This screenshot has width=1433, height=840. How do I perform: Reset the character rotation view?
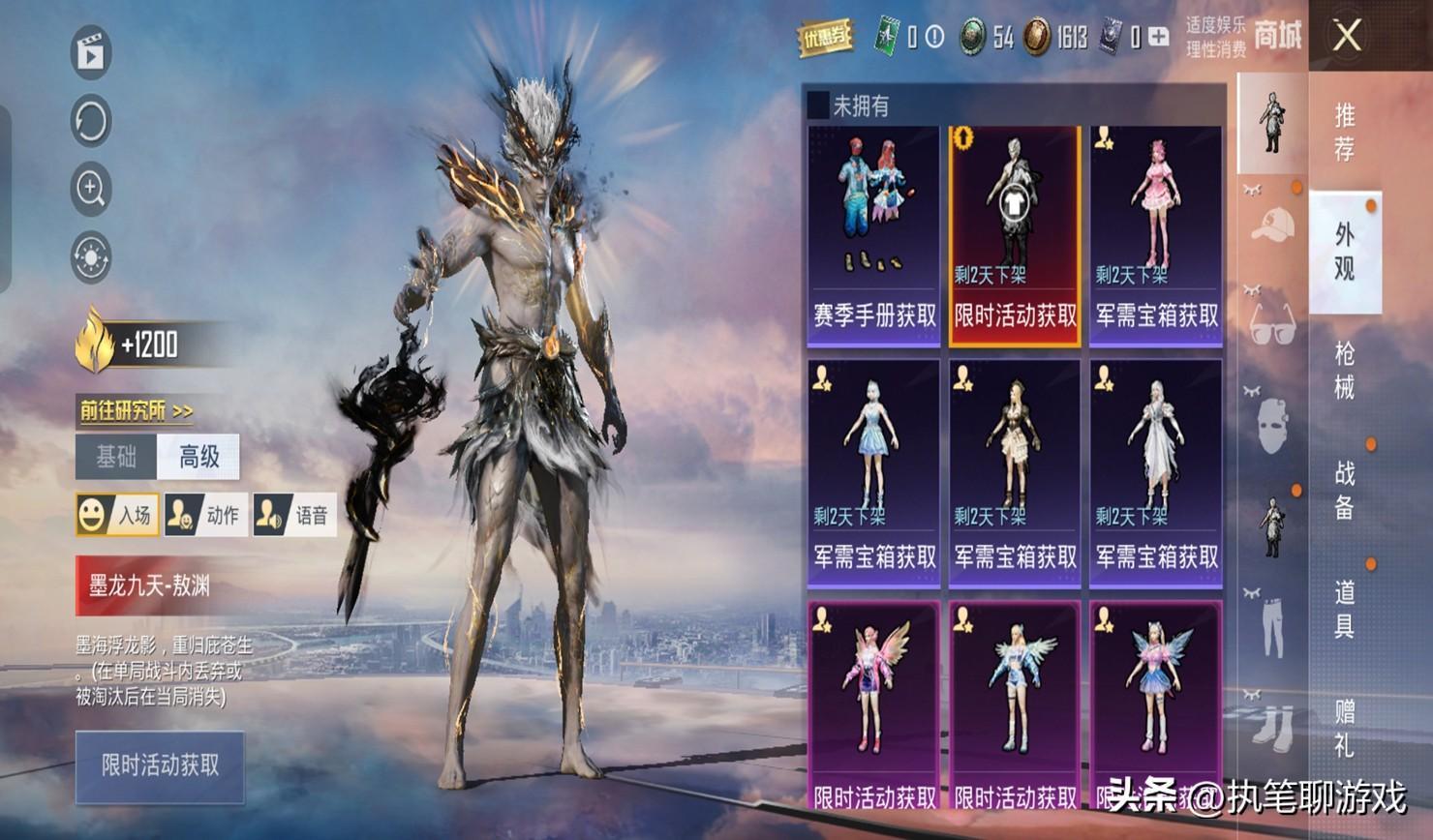coord(91,122)
